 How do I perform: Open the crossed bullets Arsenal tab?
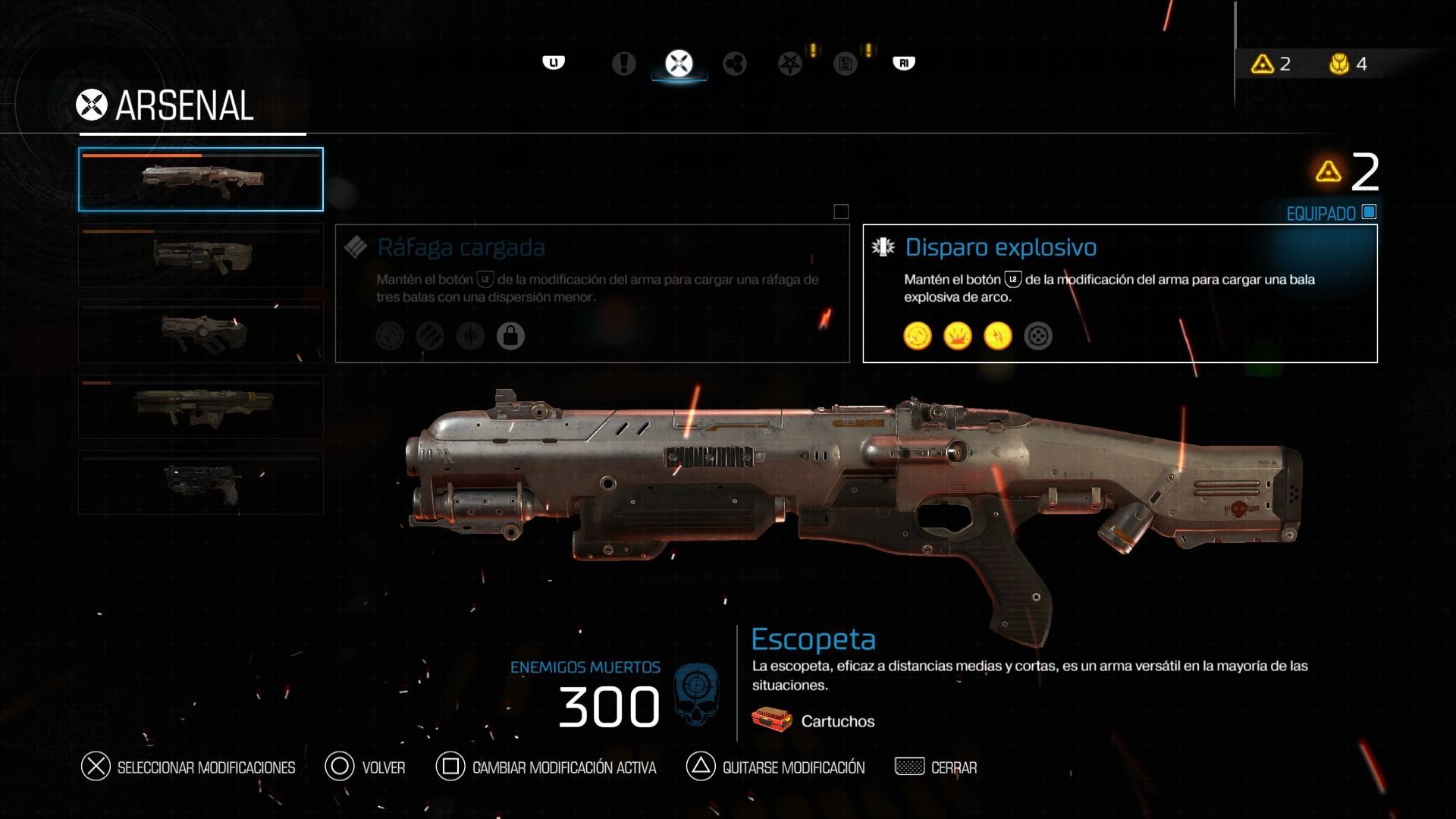[x=679, y=64]
